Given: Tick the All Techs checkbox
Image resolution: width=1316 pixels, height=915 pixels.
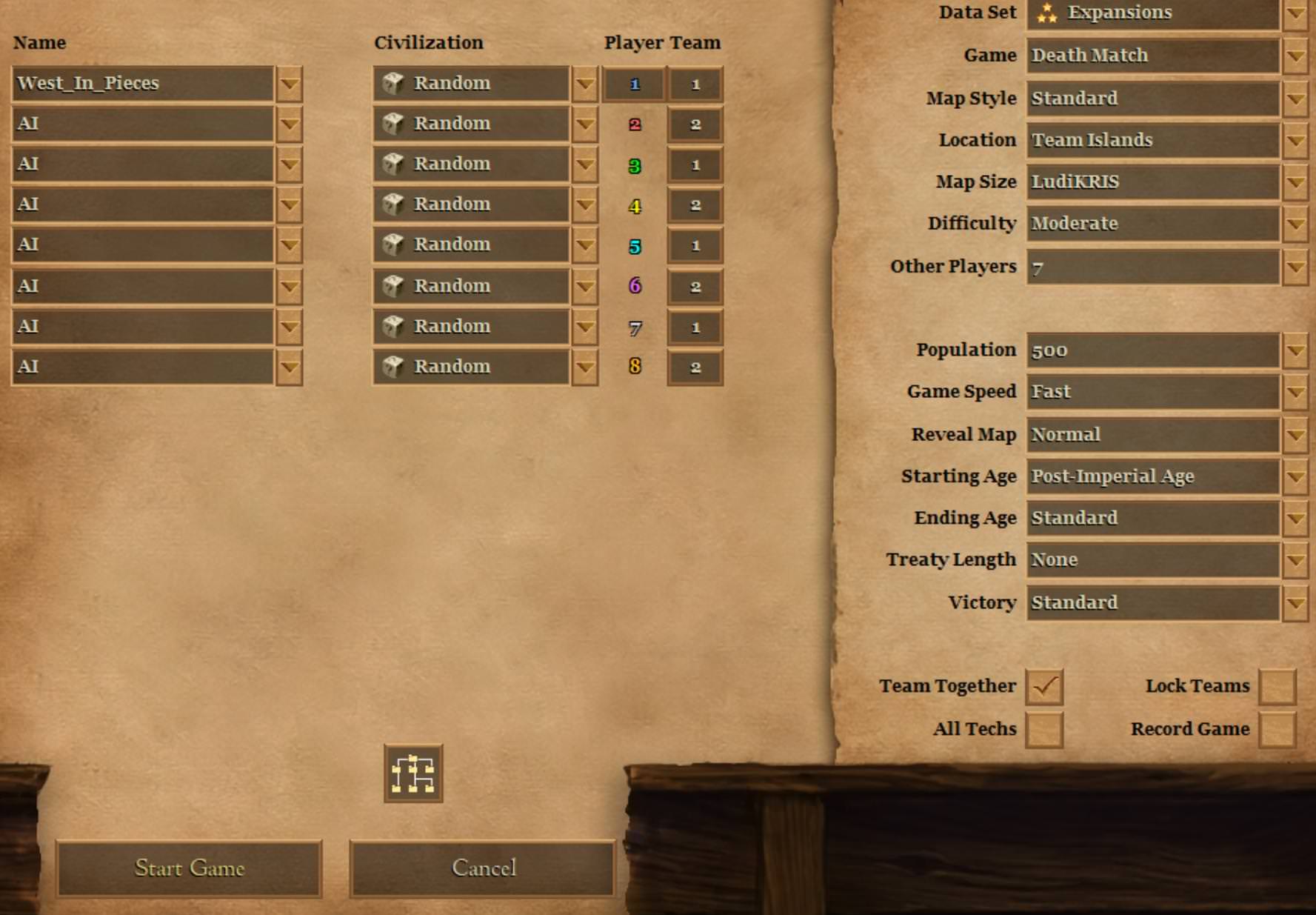Looking at the screenshot, I should (x=1044, y=730).
